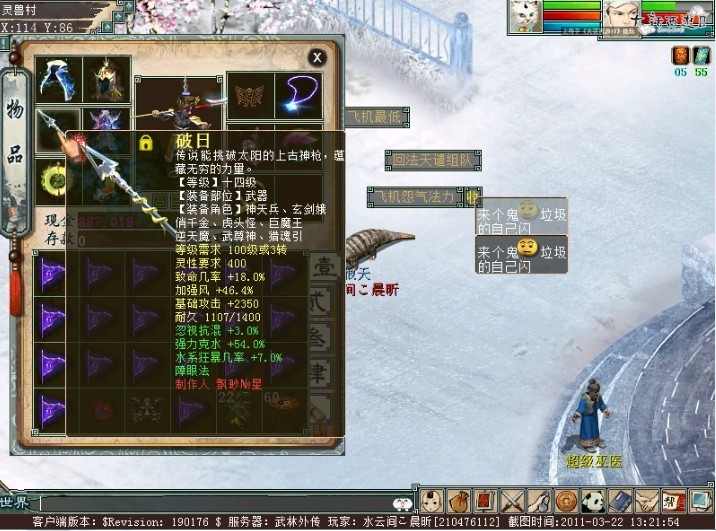Select the purple lightning whip equipment slot
This screenshot has width=716, height=531.
tap(297, 93)
